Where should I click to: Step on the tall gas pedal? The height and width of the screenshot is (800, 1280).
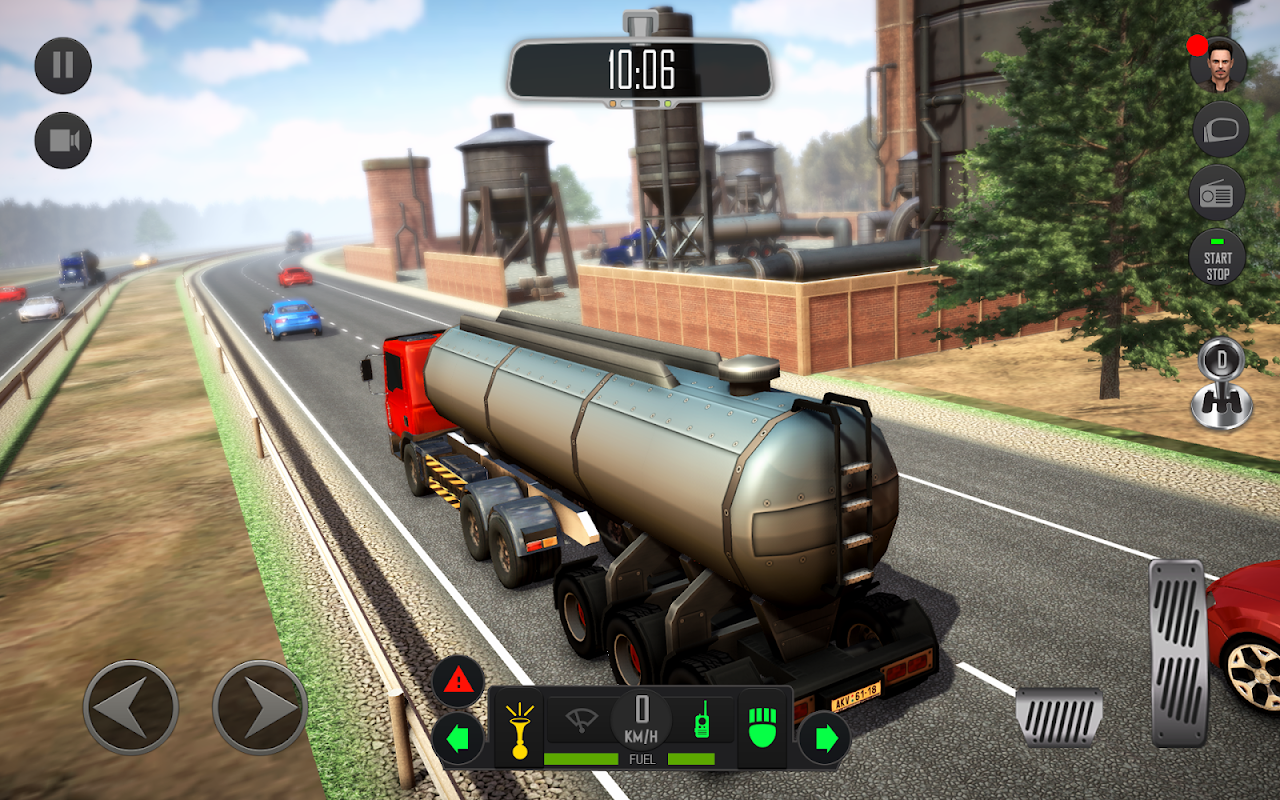(1179, 652)
